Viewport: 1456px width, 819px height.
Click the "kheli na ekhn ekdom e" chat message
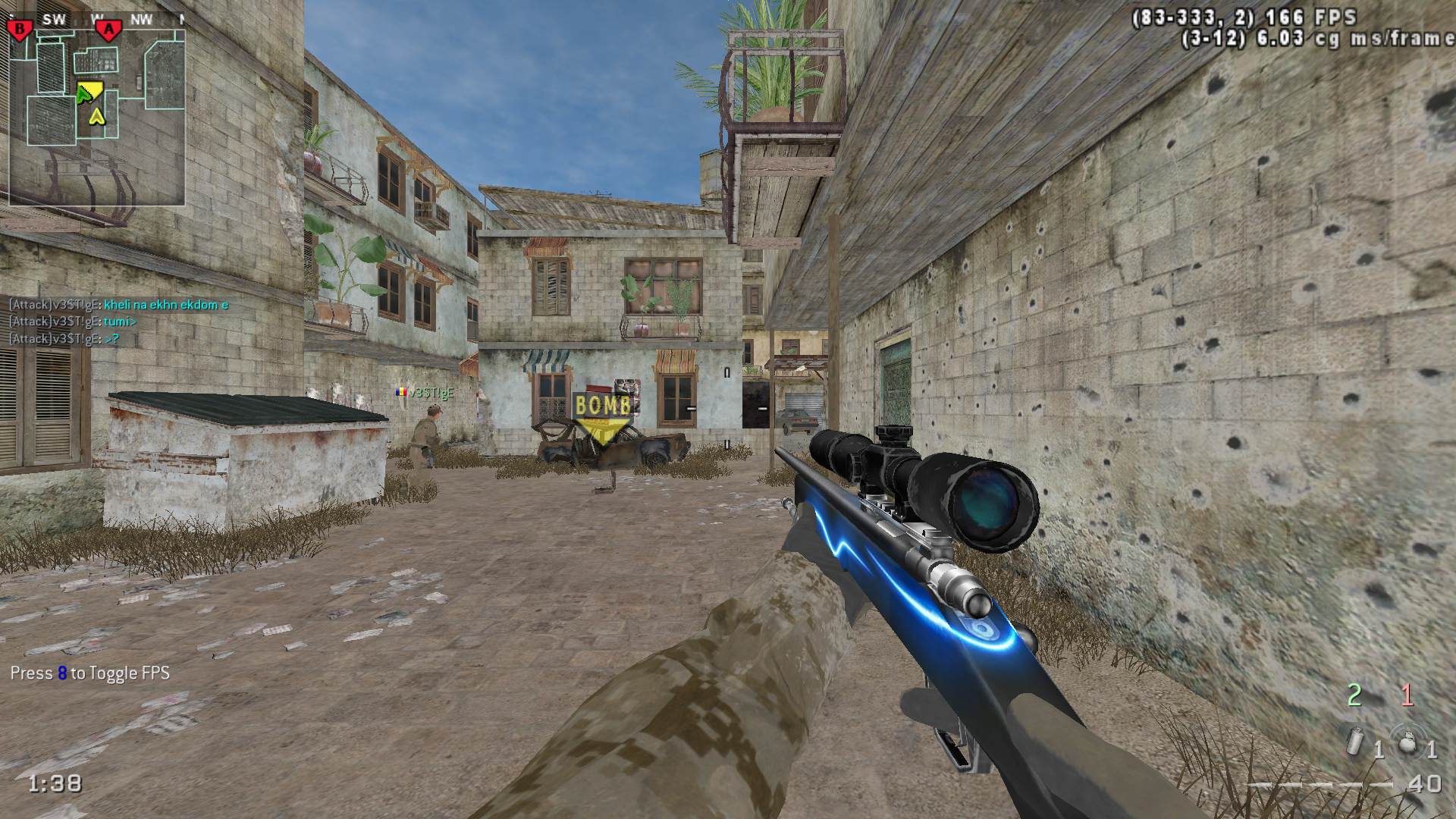pyautogui.click(x=166, y=305)
